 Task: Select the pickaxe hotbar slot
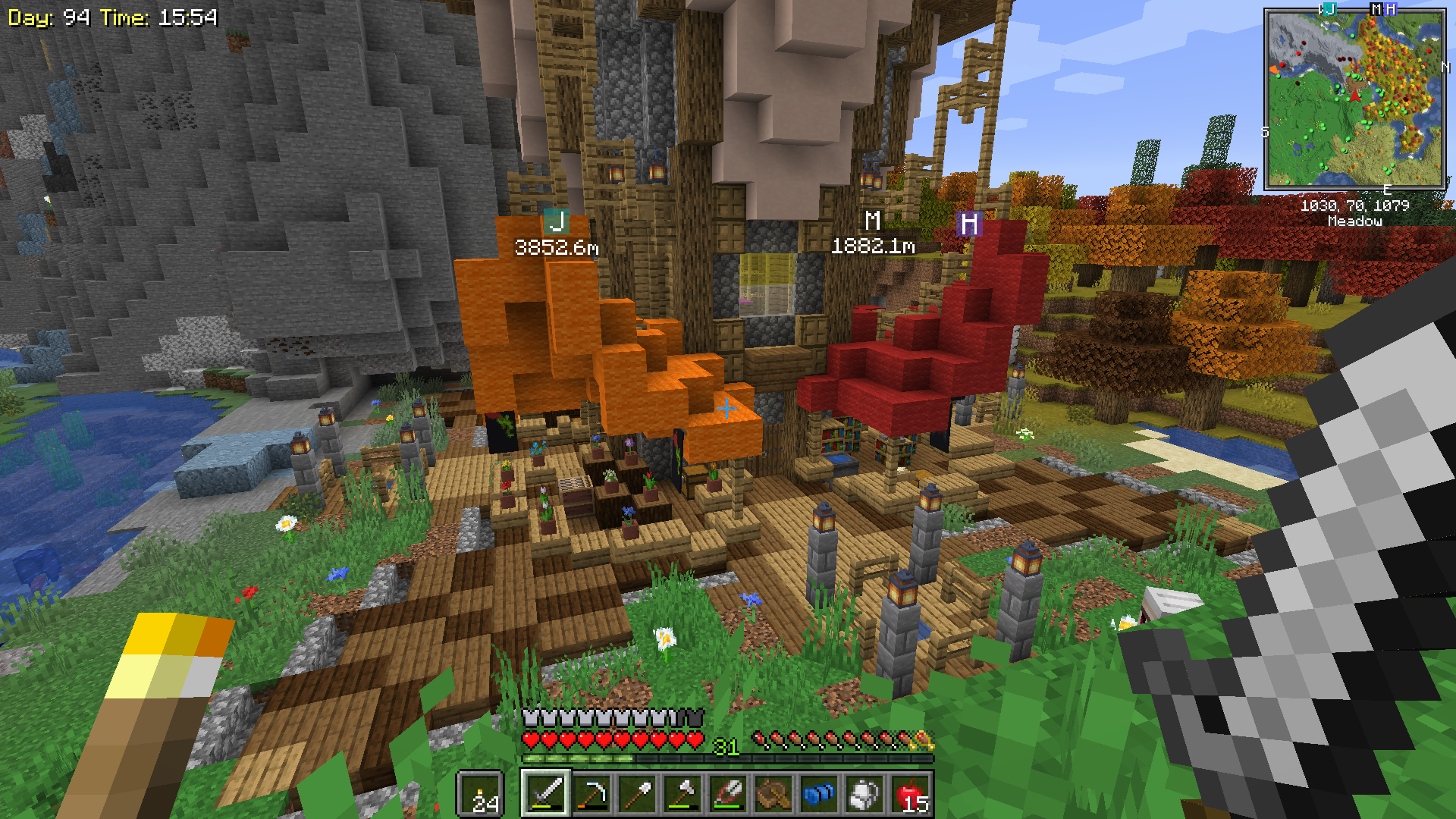pos(591,794)
